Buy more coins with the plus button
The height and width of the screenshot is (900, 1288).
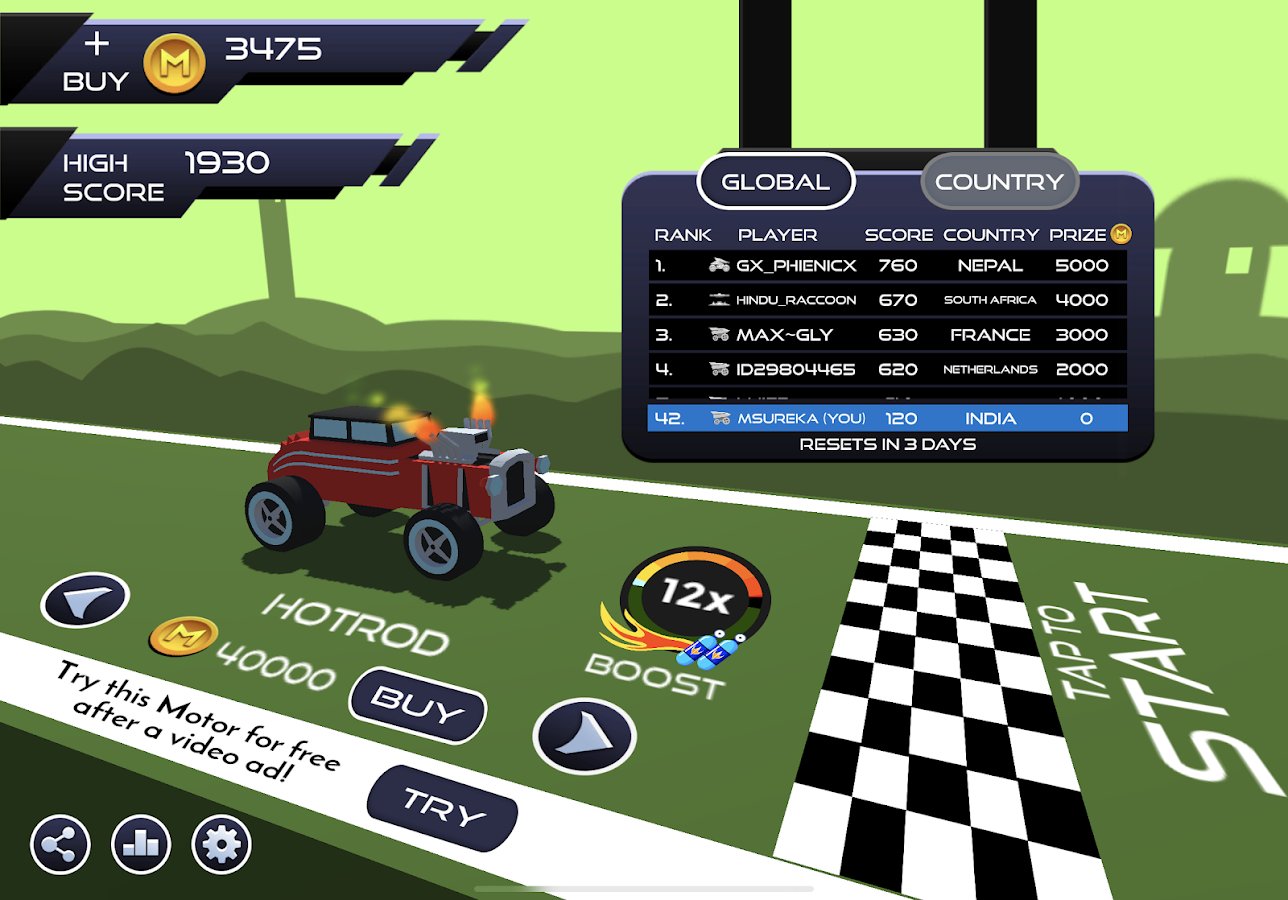(x=97, y=60)
